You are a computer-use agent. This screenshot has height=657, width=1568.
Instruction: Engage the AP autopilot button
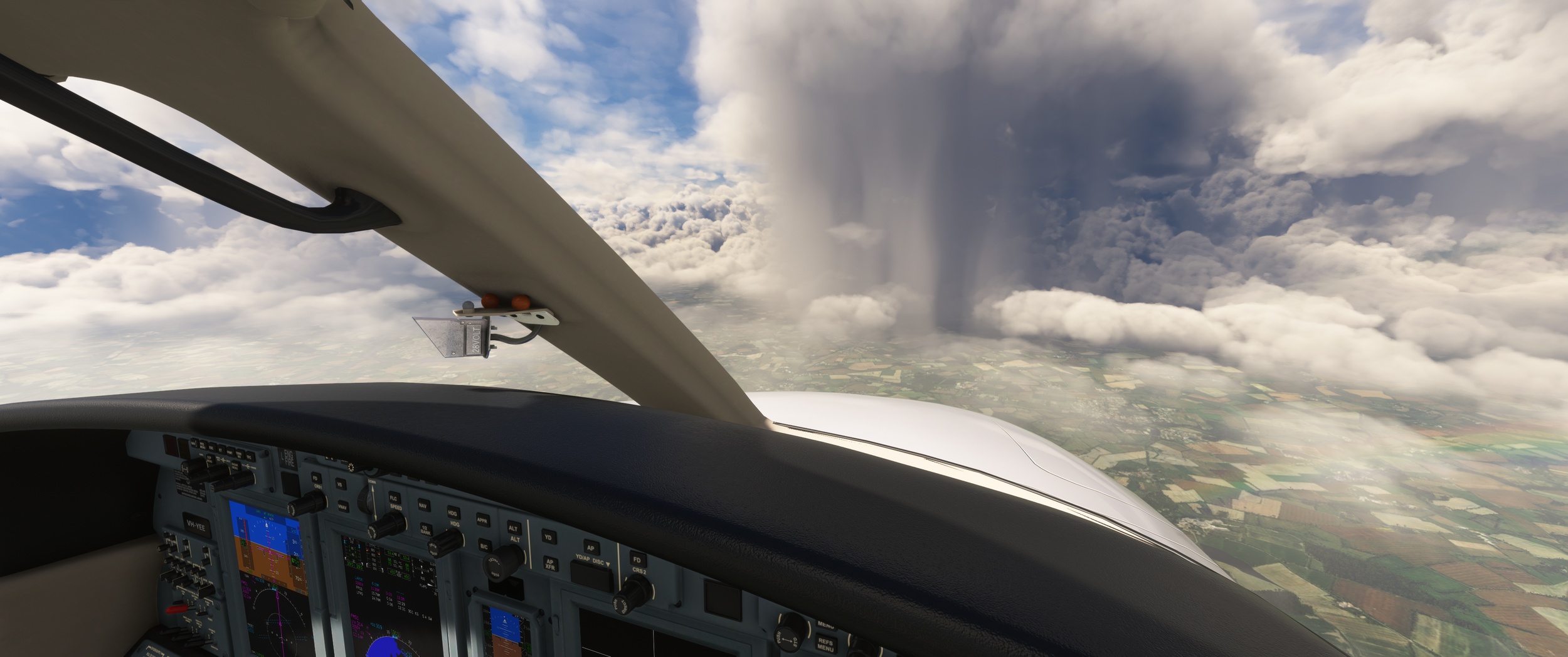click(x=590, y=548)
